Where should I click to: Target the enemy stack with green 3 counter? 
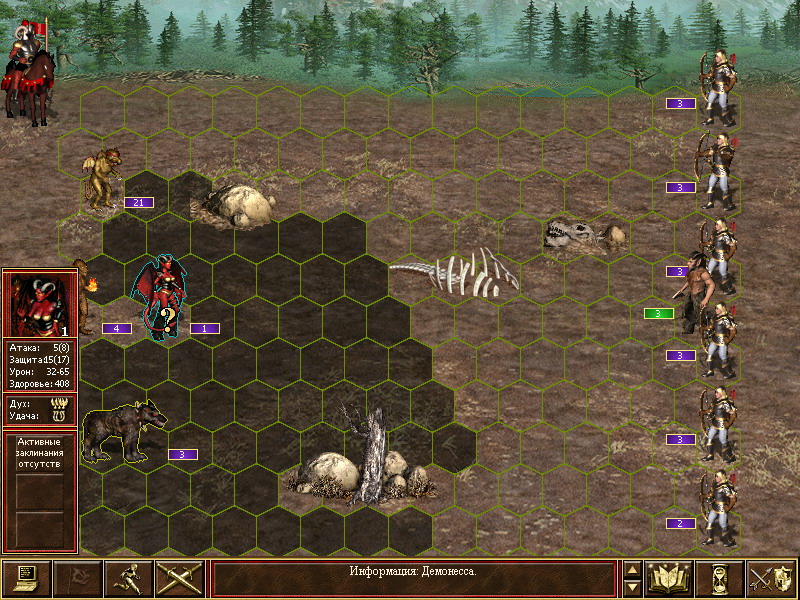(699, 290)
